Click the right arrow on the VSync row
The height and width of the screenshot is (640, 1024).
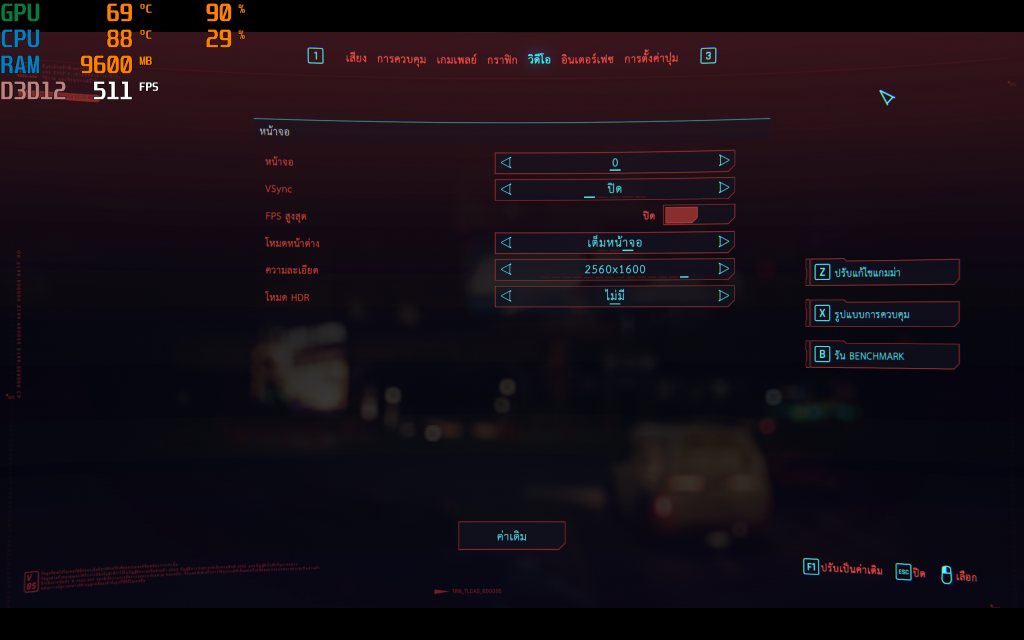pyautogui.click(x=723, y=188)
